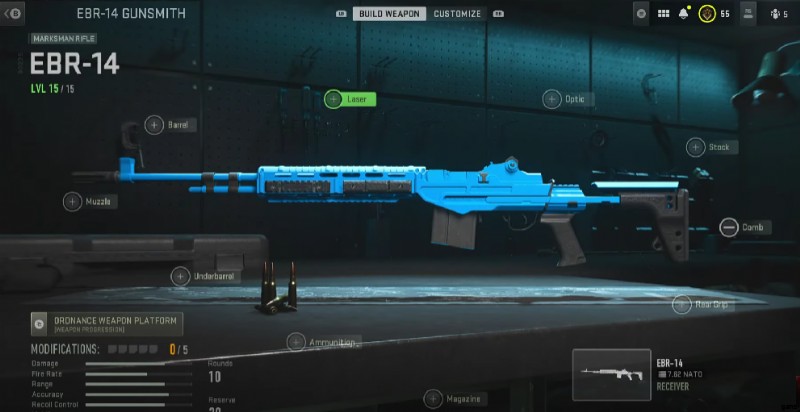Open the grid menu icon
This screenshot has width=800, height=412.
664,14
